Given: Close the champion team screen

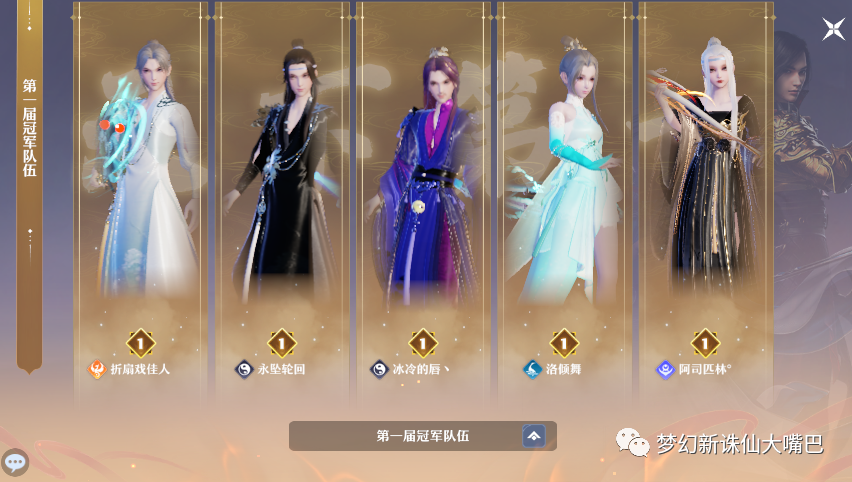Looking at the screenshot, I should click(x=833, y=29).
